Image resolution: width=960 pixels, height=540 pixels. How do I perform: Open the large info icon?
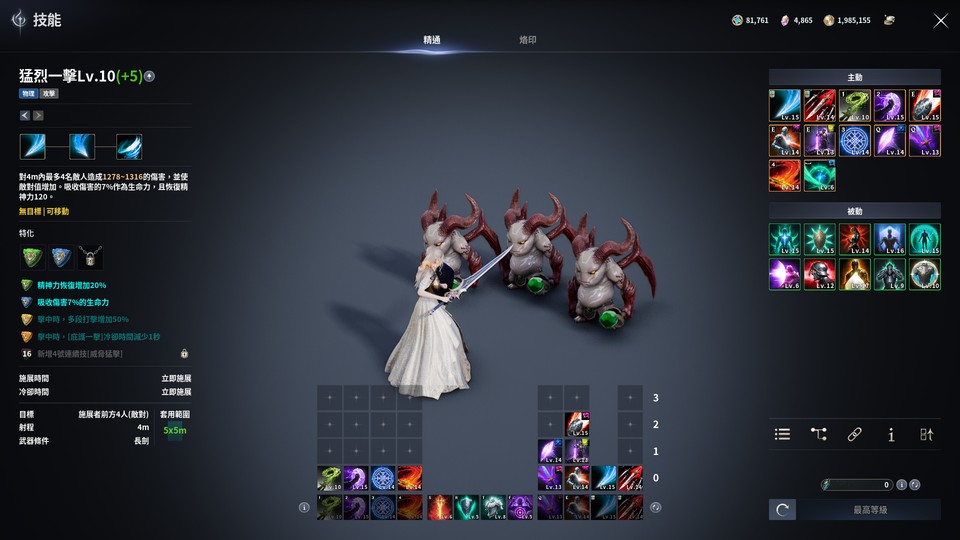pos(891,434)
